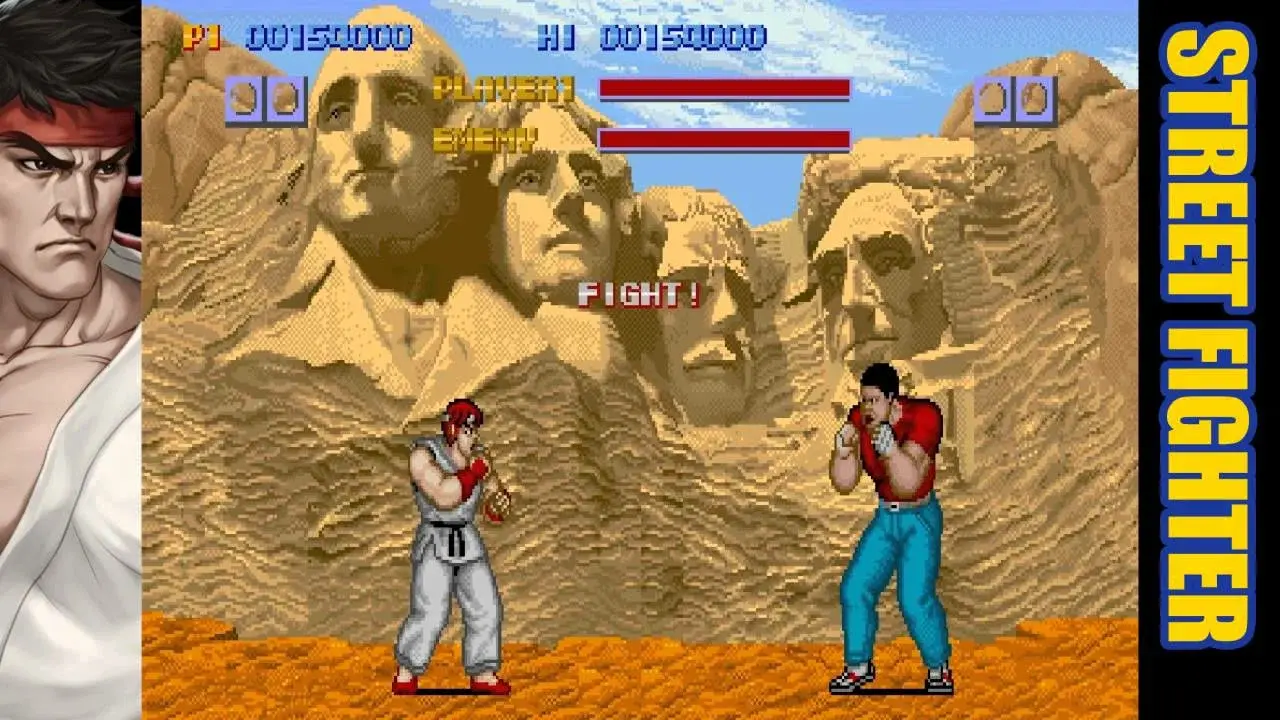Click the P1 score counter
The image size is (1280, 720).
coord(310,36)
